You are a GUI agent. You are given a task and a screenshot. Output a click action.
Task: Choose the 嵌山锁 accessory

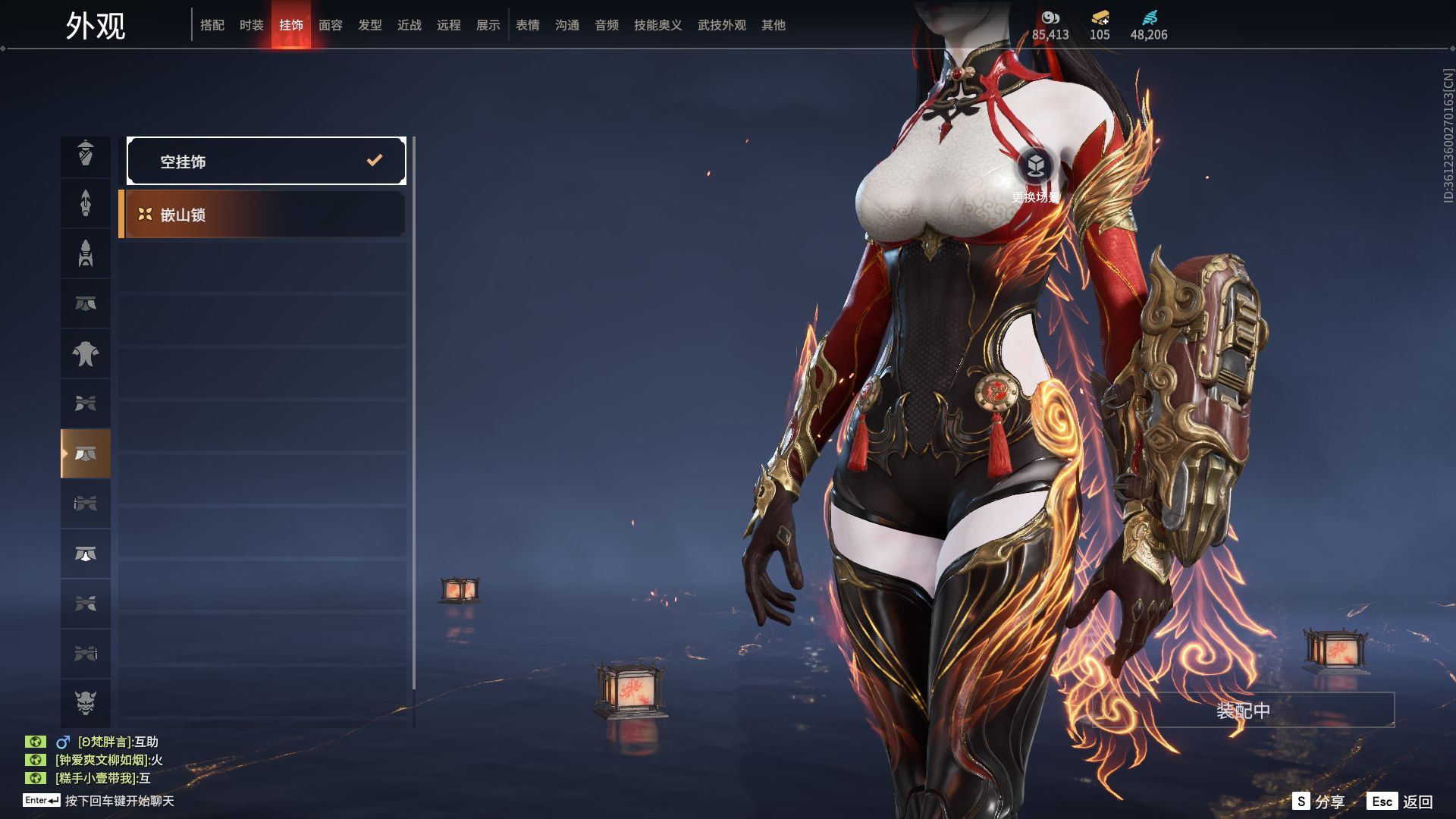(x=262, y=215)
